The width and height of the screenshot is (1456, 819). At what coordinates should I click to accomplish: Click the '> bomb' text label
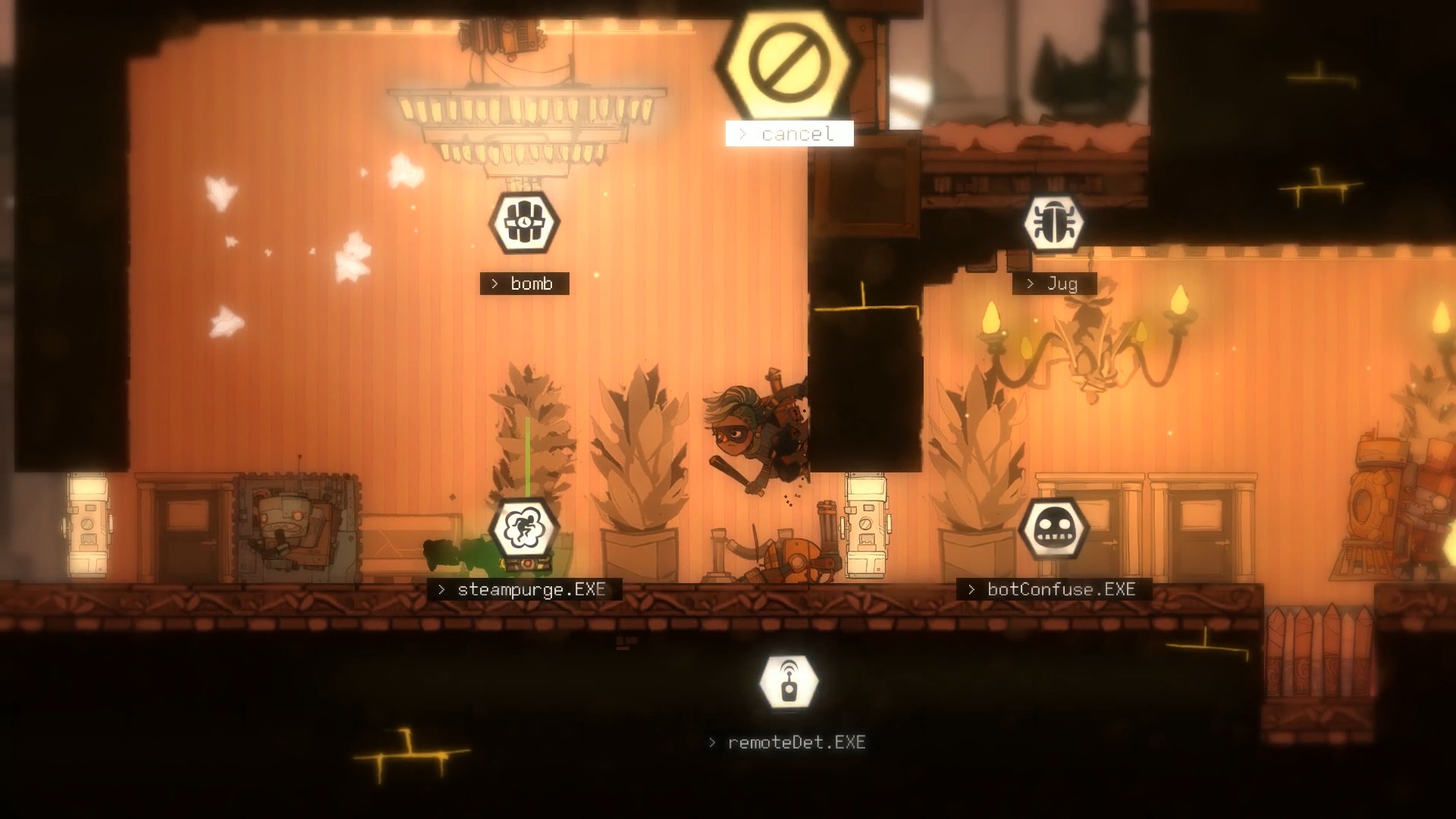point(524,284)
